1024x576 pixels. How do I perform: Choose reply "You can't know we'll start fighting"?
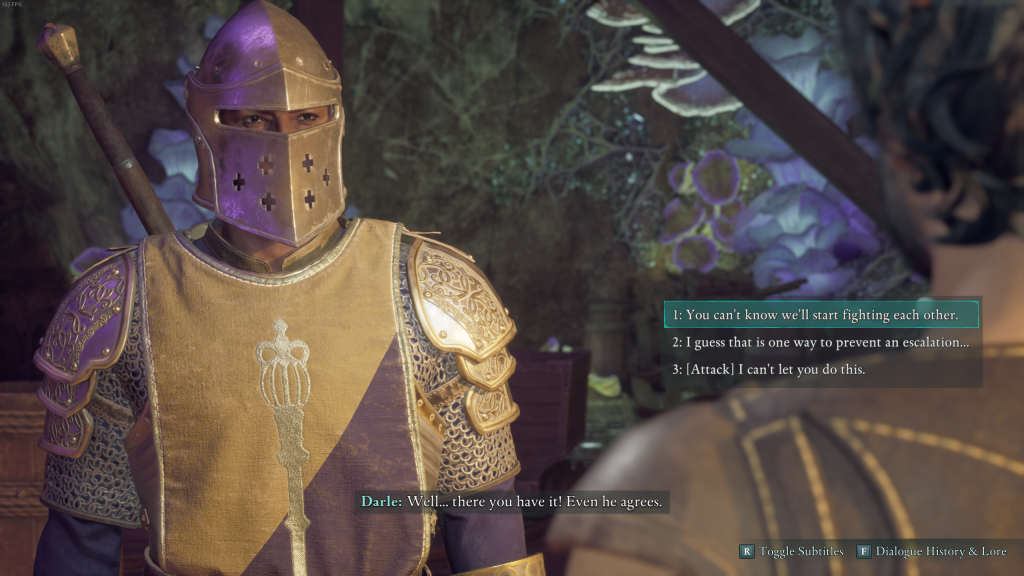point(820,315)
